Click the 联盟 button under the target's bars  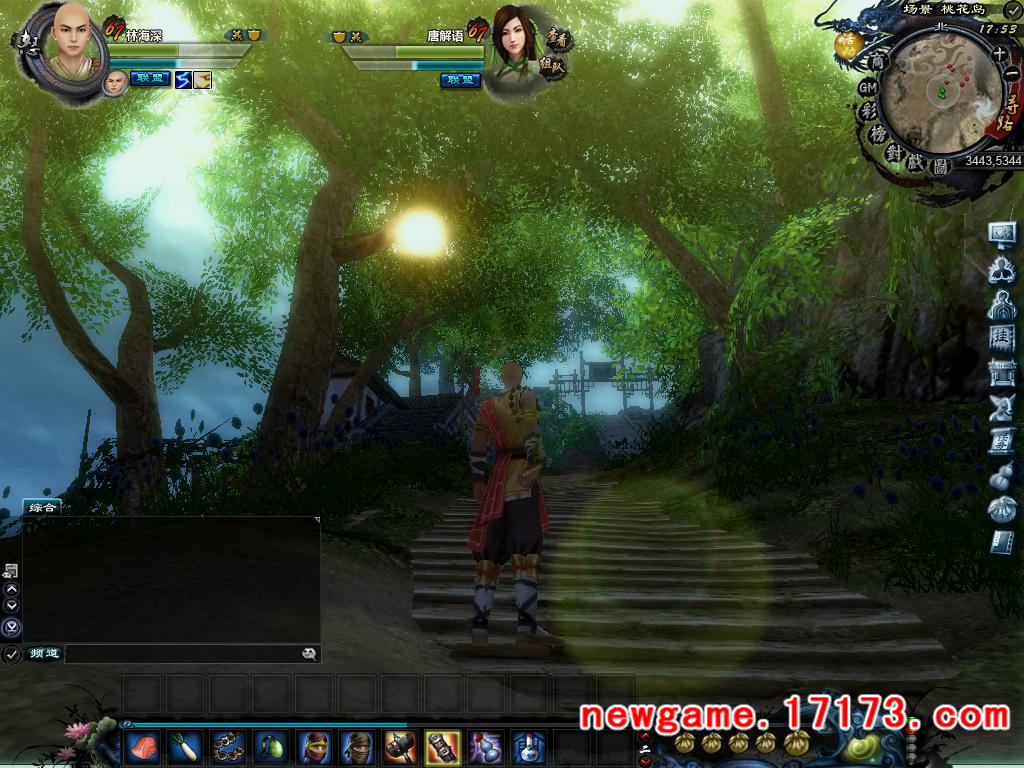(460, 80)
